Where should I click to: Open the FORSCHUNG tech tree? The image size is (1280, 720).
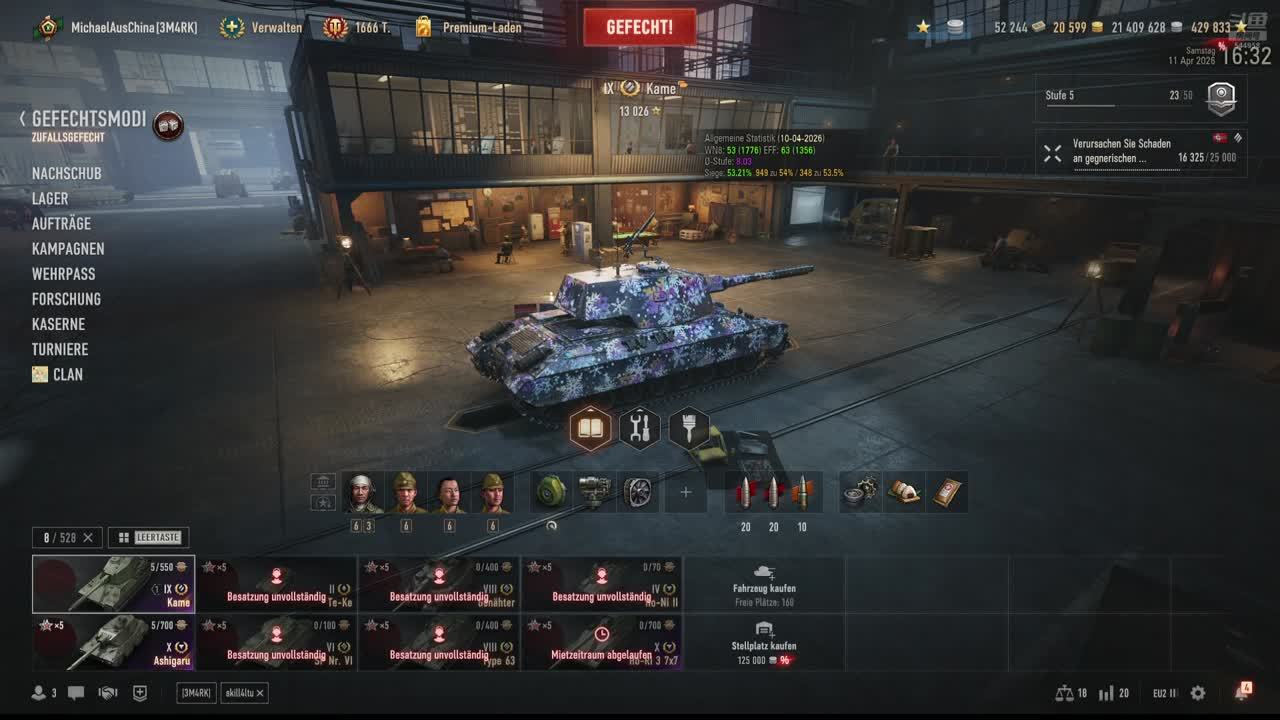click(66, 299)
